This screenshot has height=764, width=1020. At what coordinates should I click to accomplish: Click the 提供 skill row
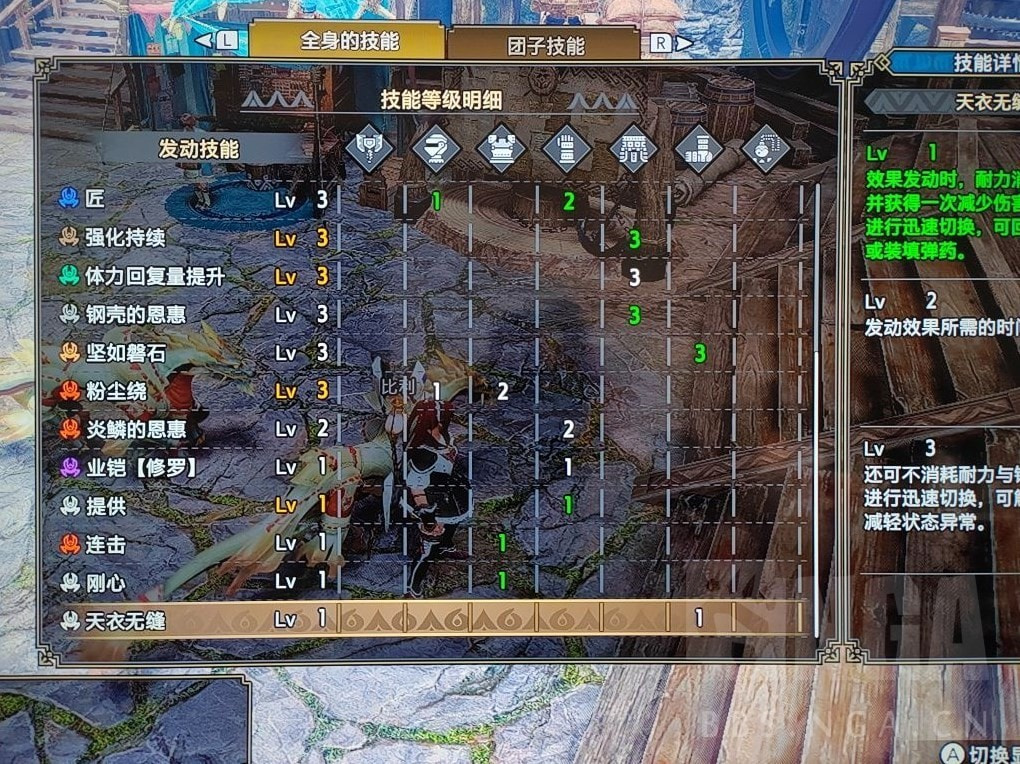pos(106,506)
